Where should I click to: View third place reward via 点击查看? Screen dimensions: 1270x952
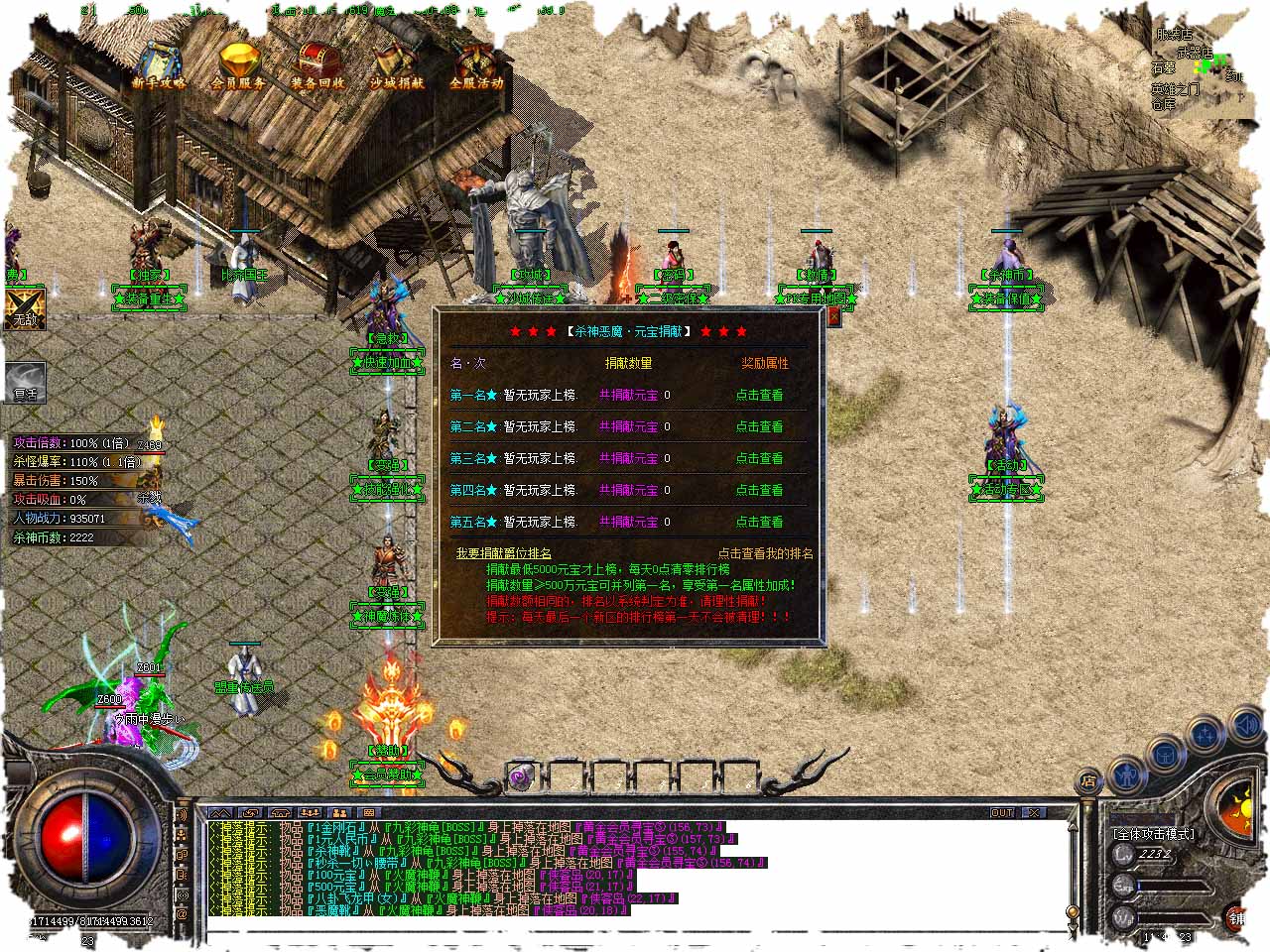(759, 458)
